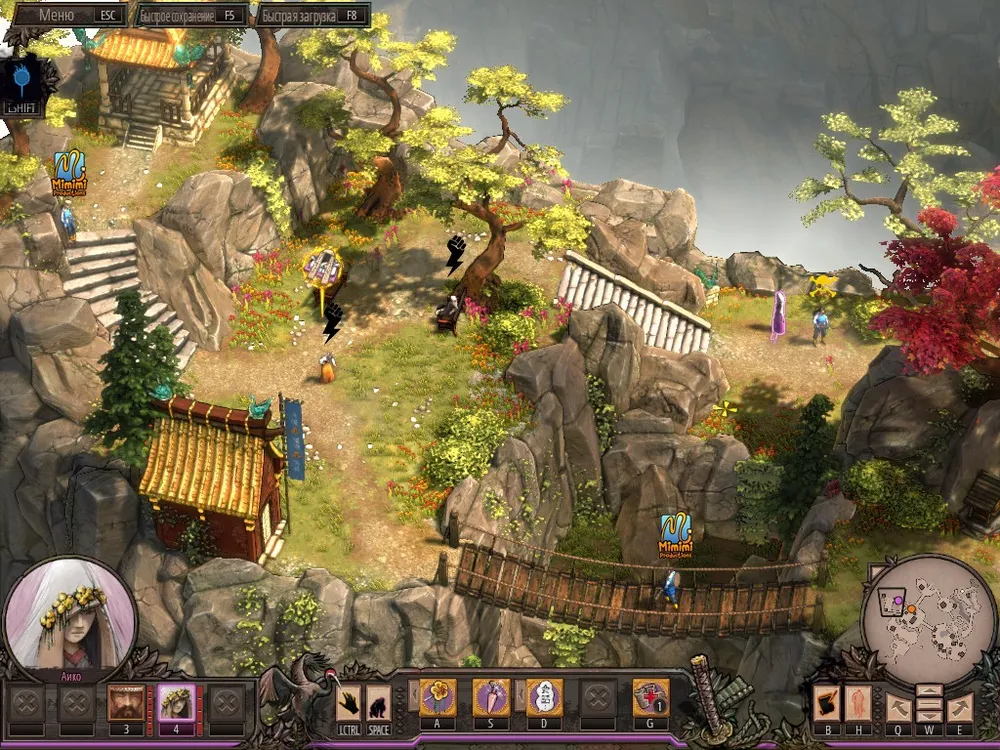Activate the grab hand action icon

coord(349,702)
